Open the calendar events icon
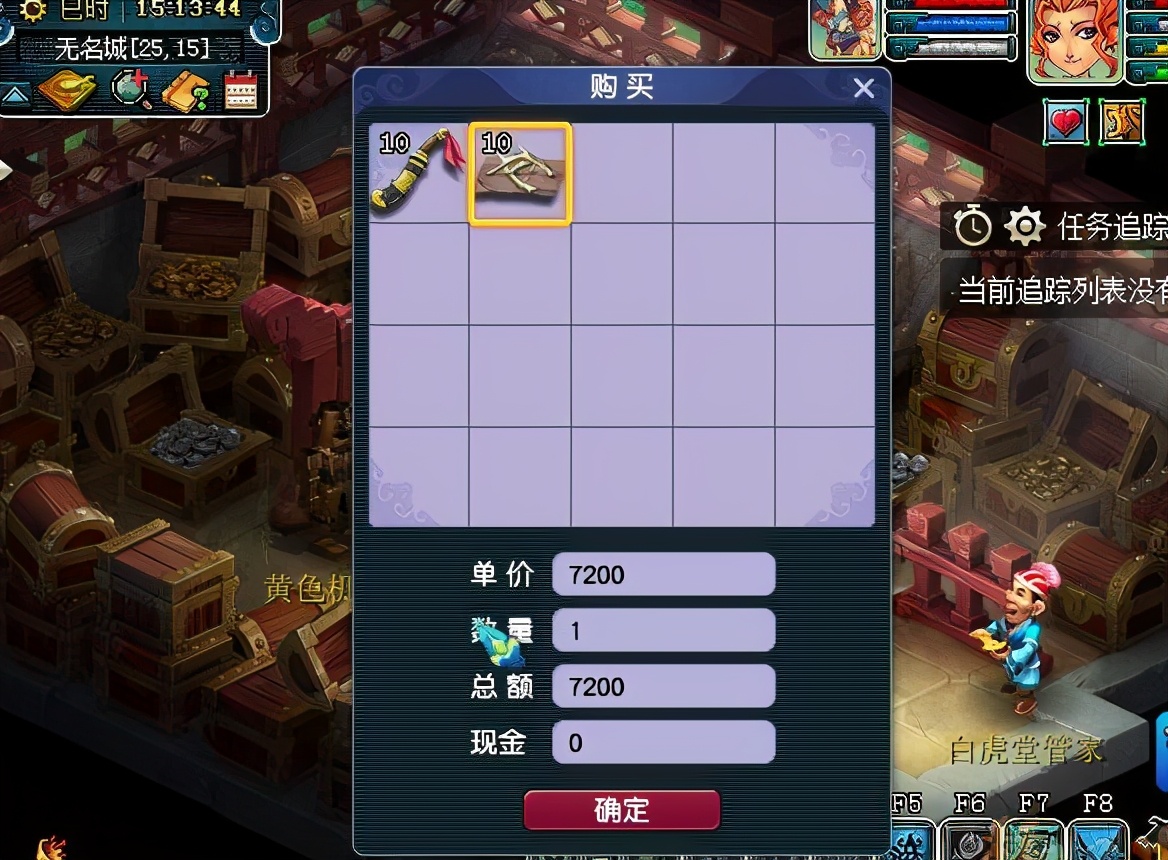This screenshot has width=1168, height=860. click(x=241, y=91)
